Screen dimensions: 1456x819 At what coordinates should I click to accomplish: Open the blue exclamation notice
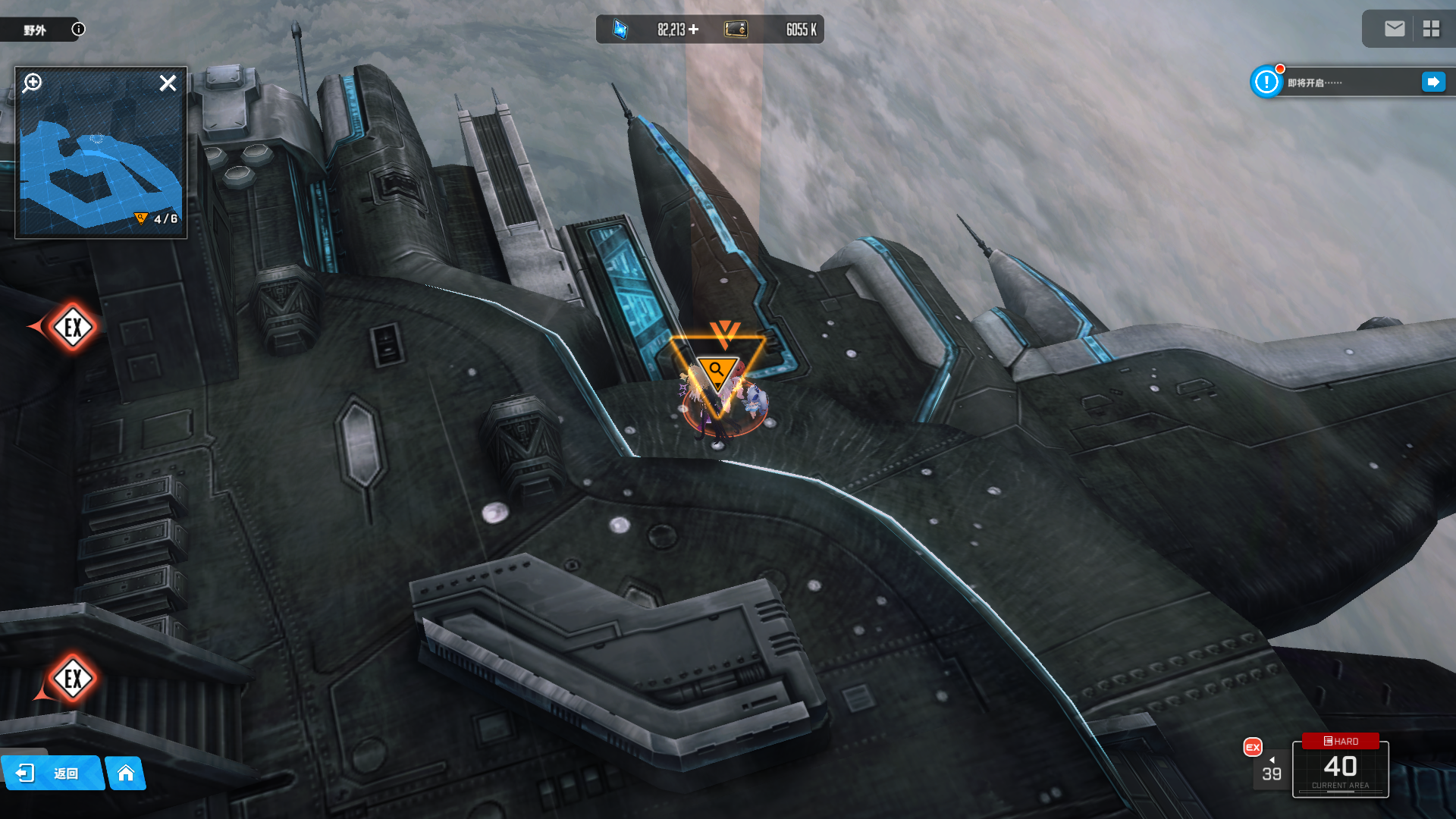[x=1266, y=82]
